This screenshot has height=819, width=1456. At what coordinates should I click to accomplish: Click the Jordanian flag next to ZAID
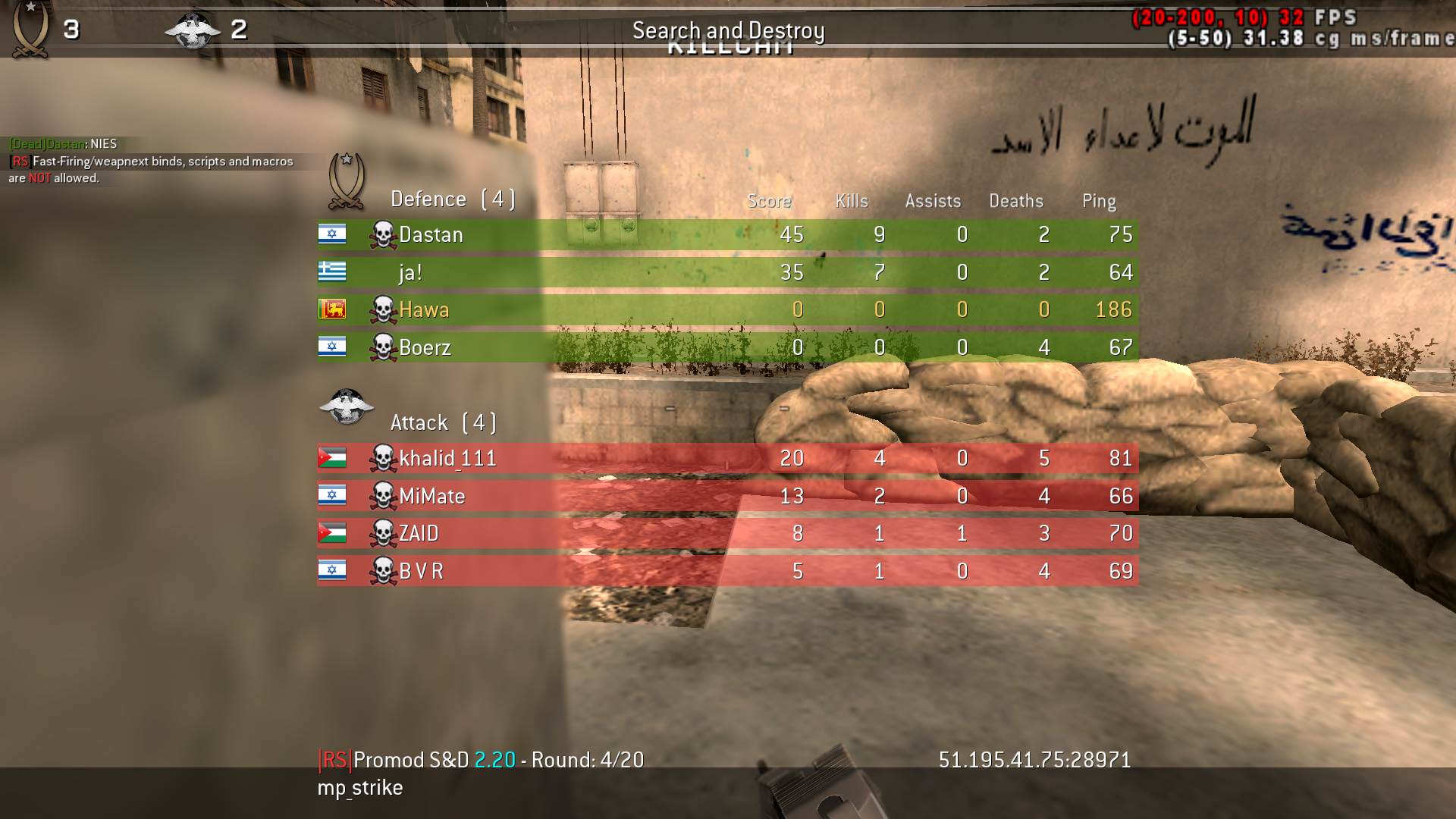point(331,533)
